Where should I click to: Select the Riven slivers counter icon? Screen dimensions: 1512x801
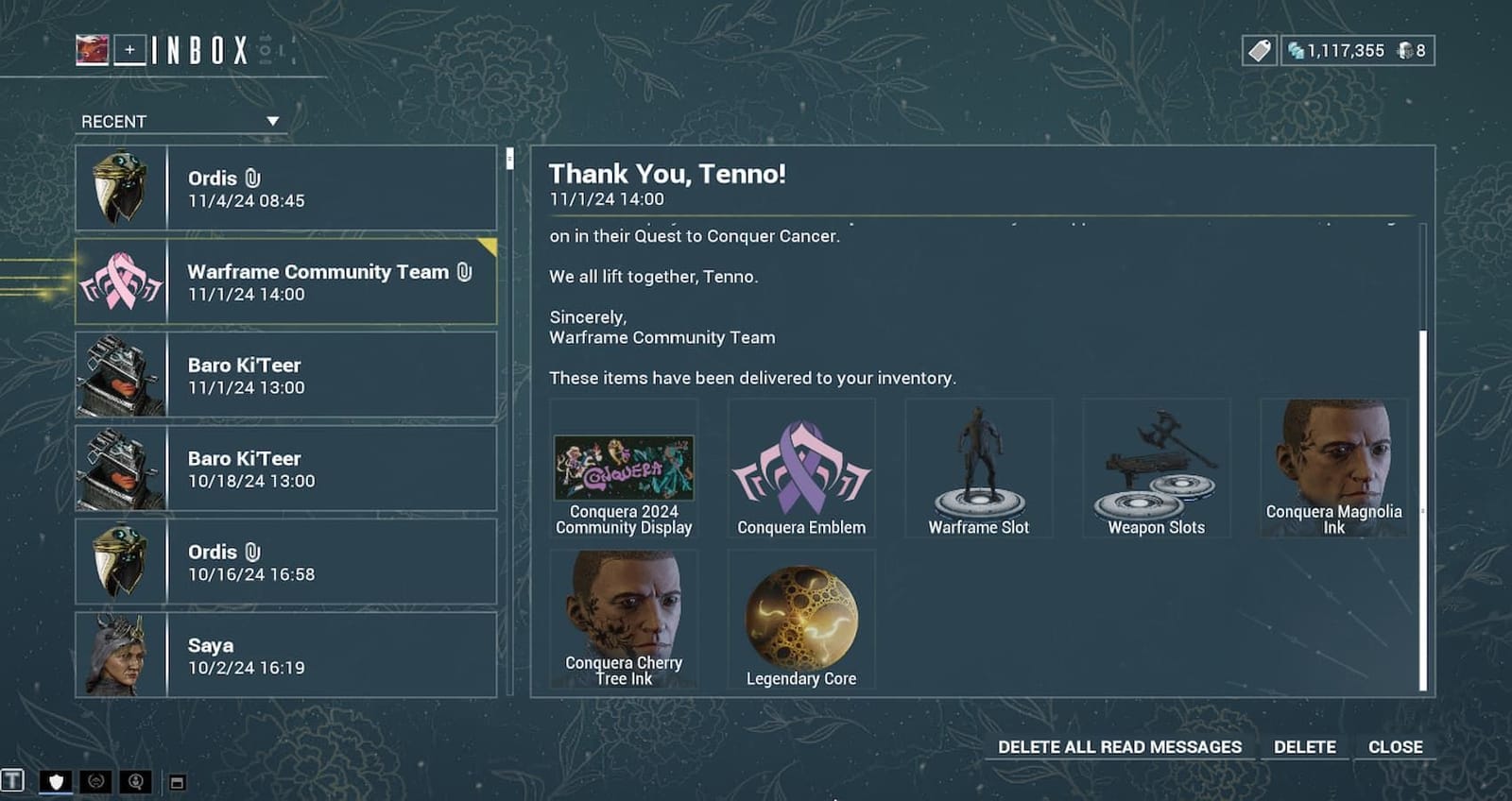click(x=1405, y=50)
